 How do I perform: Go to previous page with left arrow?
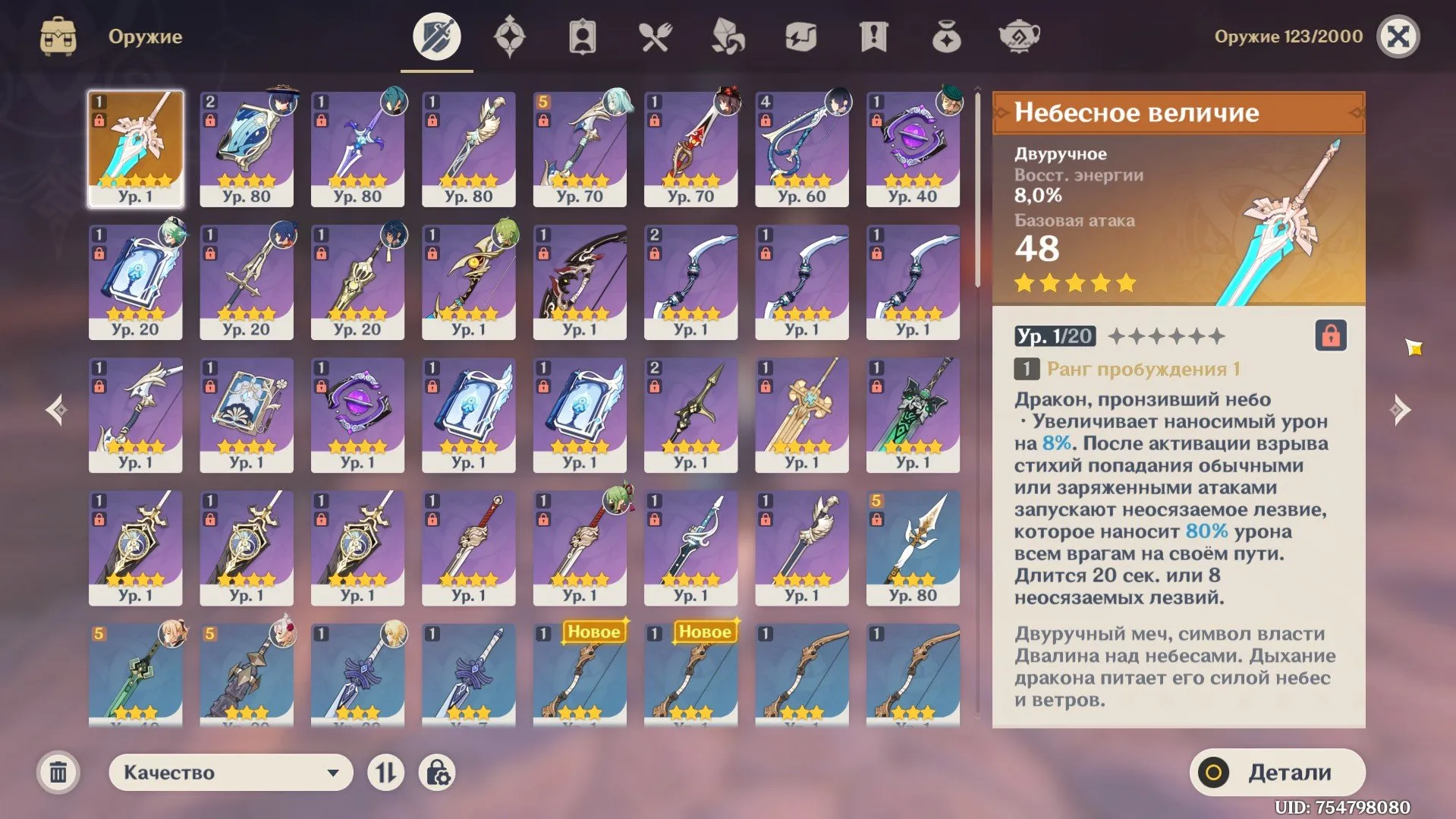coord(58,408)
